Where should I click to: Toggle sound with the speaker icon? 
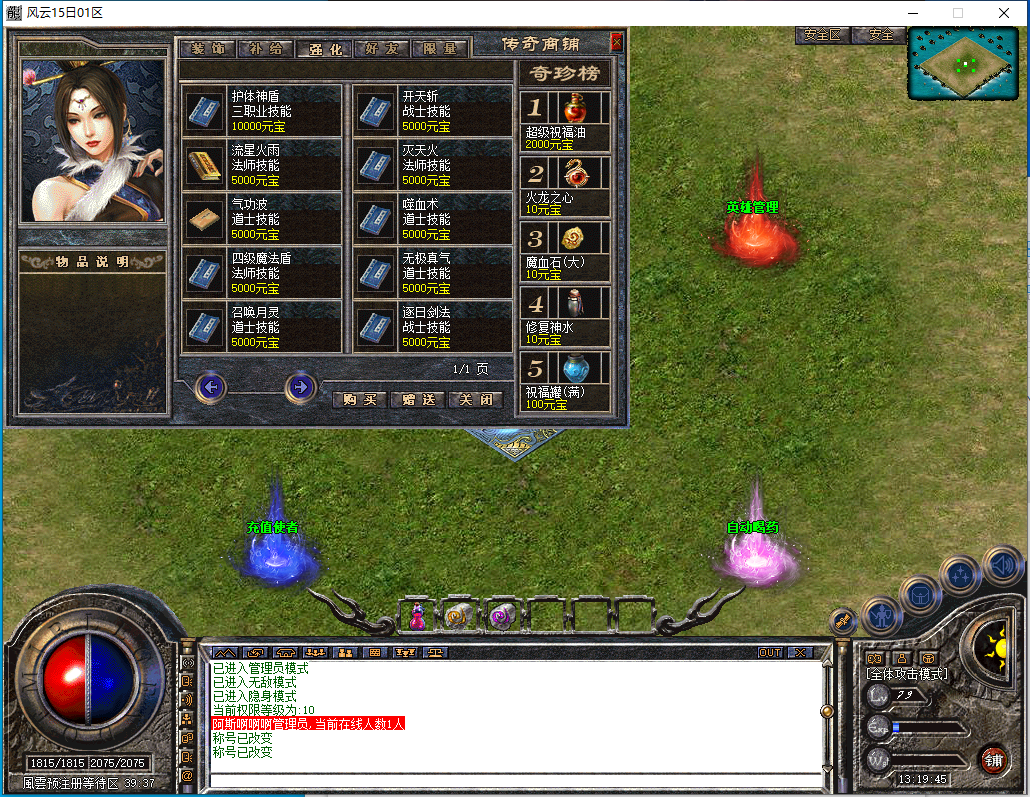click(1001, 566)
